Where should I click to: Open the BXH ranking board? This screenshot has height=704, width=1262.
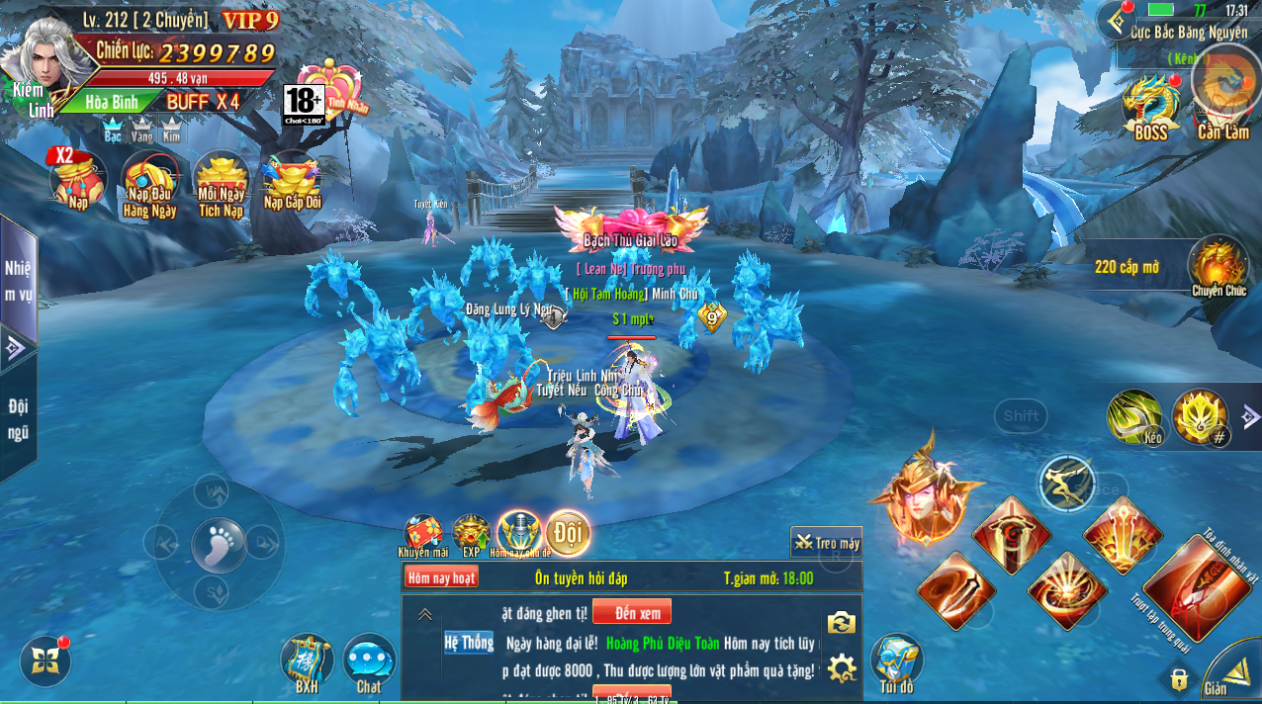306,662
